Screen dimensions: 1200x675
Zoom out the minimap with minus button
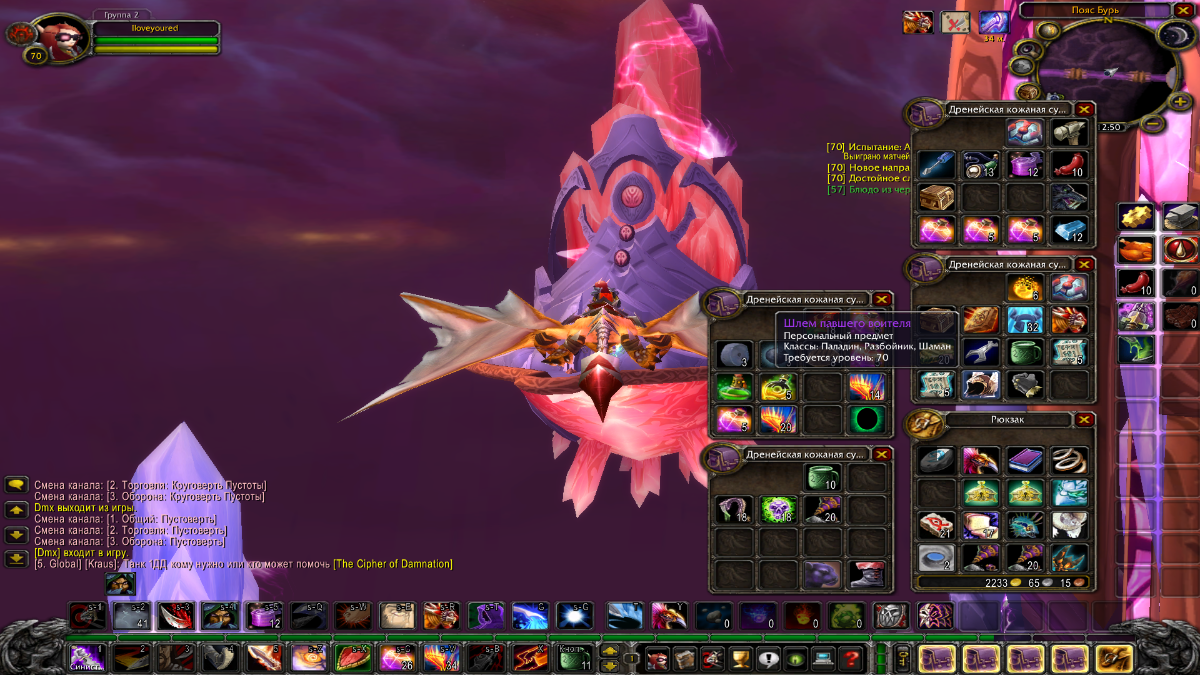click(1153, 125)
